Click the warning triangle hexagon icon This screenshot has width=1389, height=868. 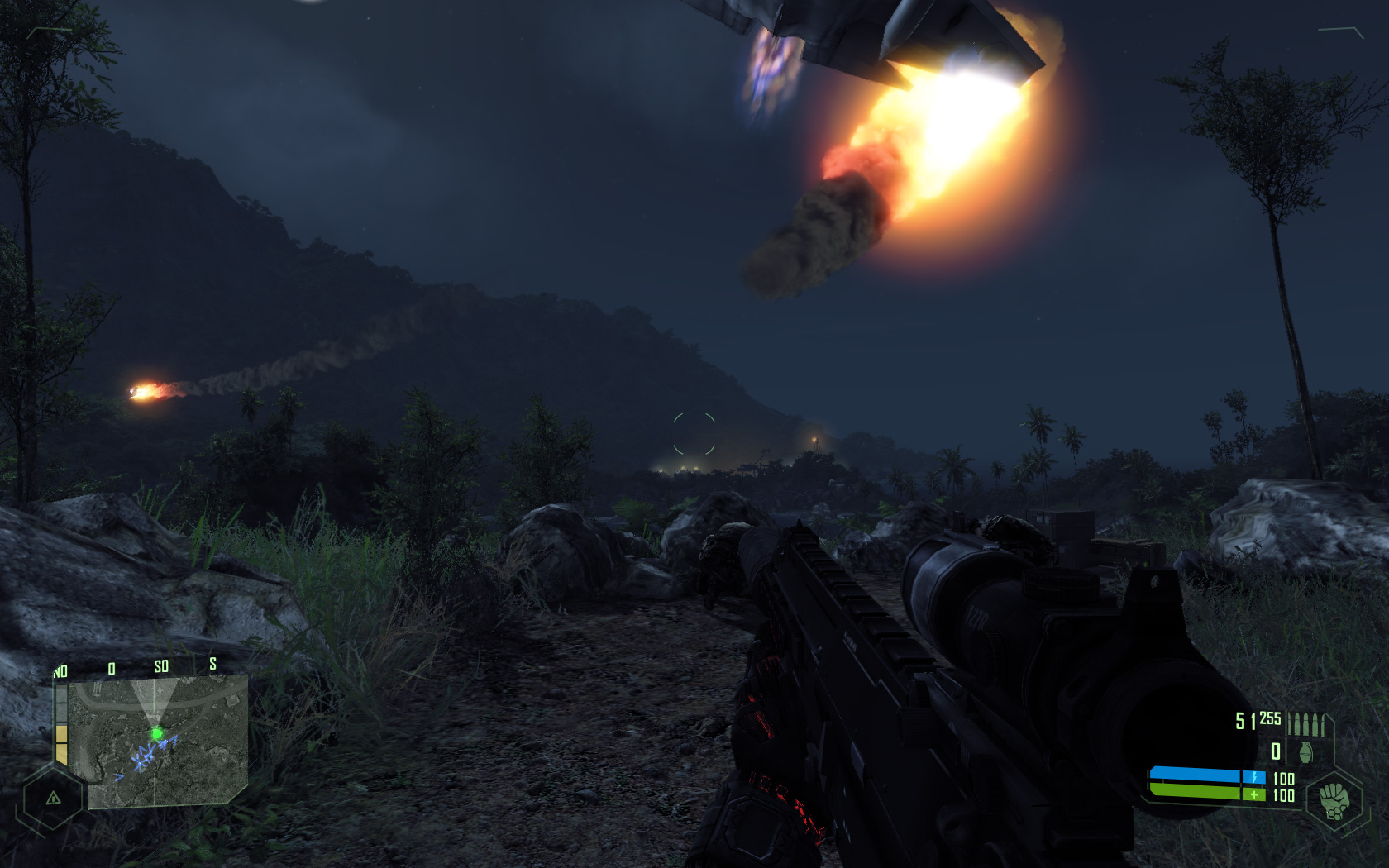coord(53,798)
